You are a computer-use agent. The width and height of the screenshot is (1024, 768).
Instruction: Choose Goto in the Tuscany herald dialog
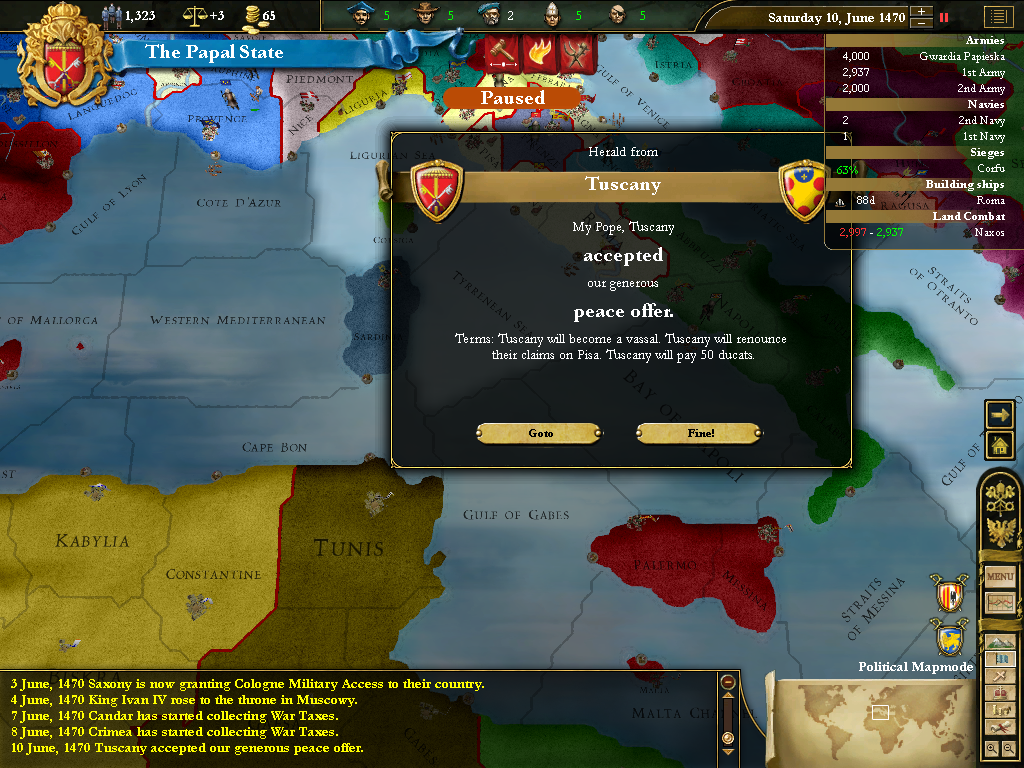click(x=540, y=433)
